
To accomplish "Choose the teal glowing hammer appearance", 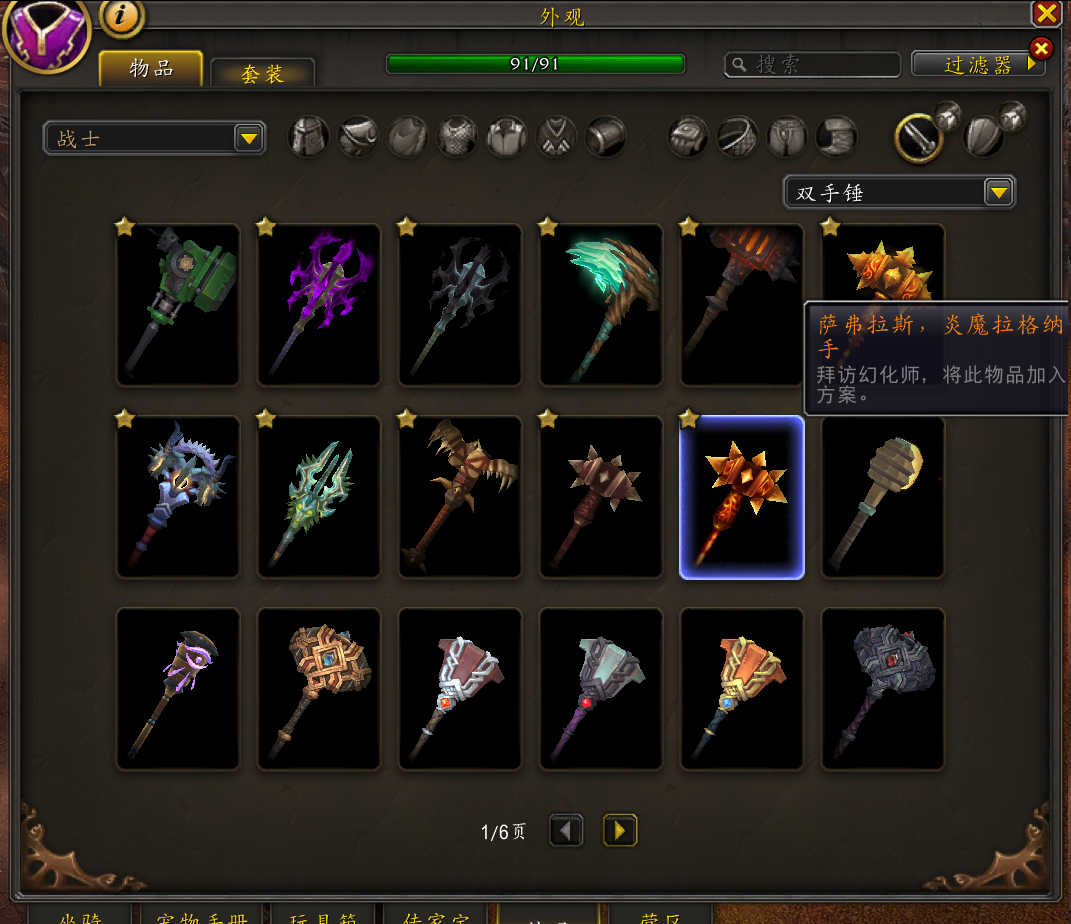I will (601, 304).
